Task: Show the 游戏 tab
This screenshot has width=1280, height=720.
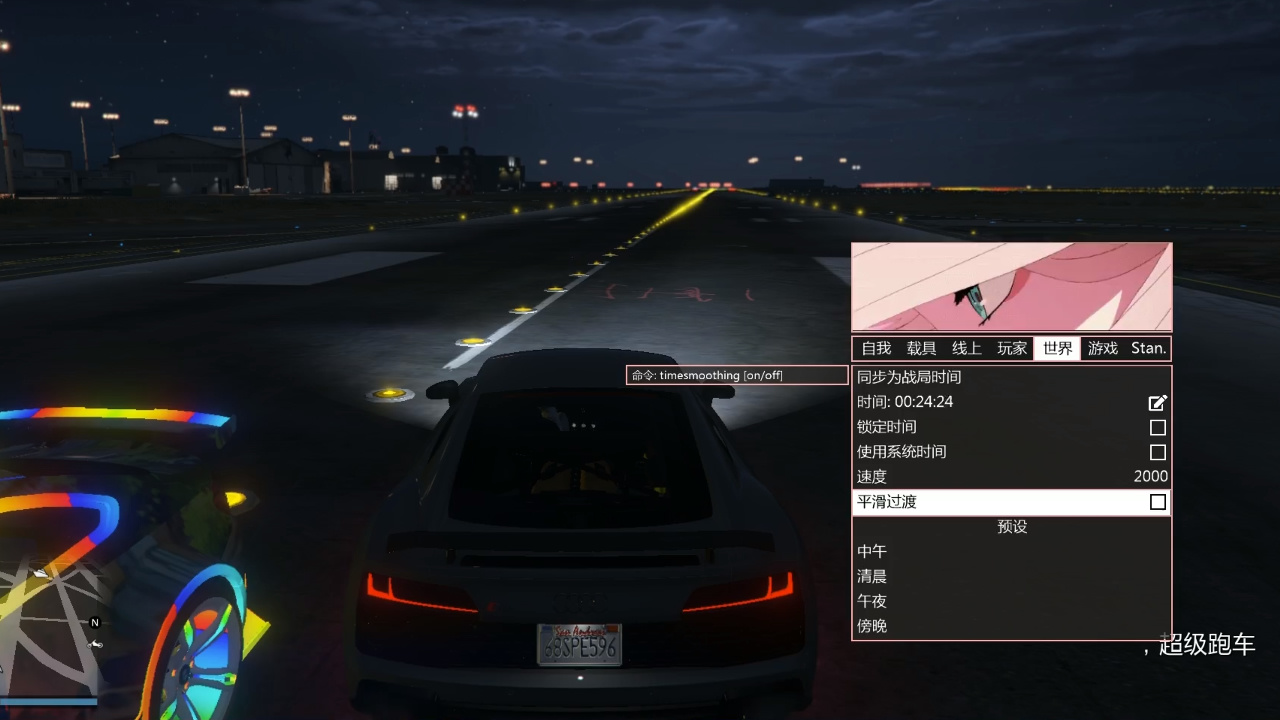Action: [1103, 348]
